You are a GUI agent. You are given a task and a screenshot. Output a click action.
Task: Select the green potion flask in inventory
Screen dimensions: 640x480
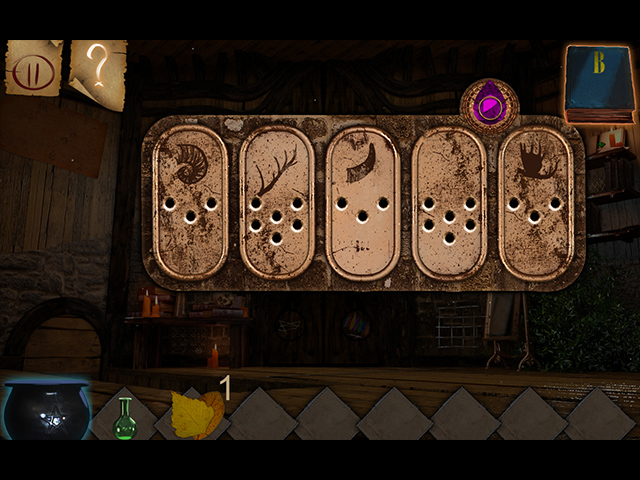pyautogui.click(x=125, y=417)
